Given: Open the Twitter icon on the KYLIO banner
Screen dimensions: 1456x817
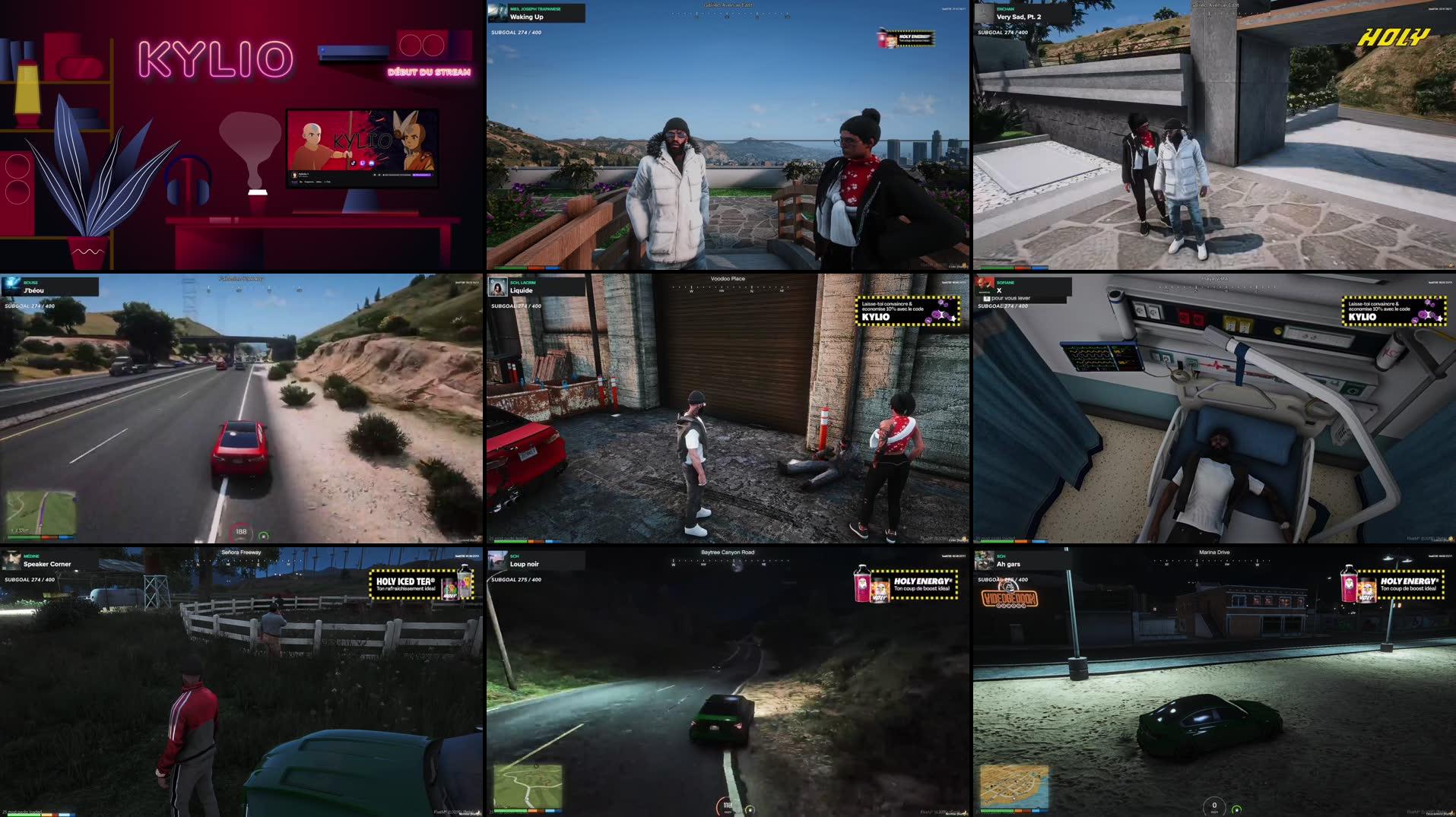Looking at the screenshot, I should pyautogui.click(x=363, y=163).
